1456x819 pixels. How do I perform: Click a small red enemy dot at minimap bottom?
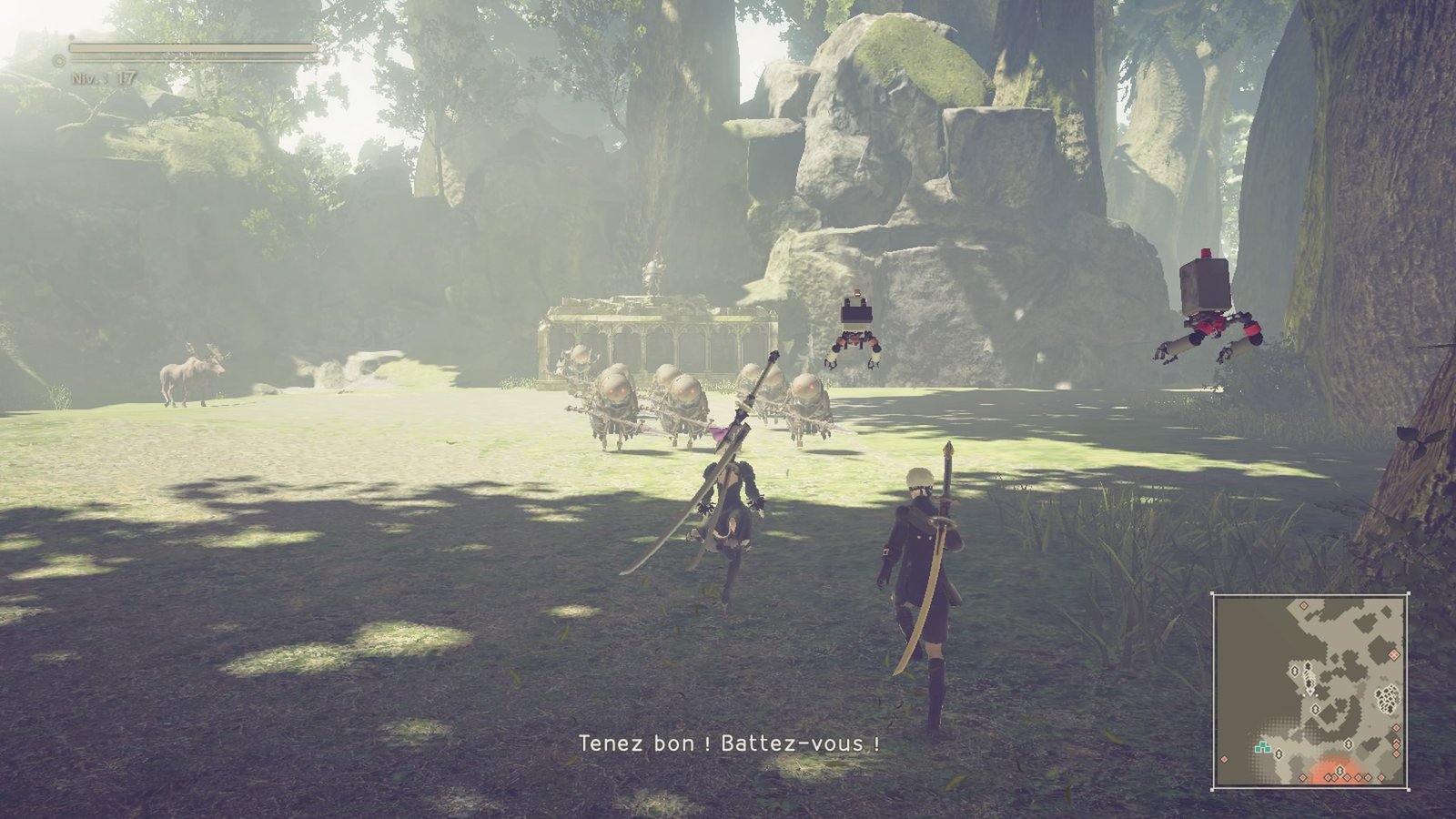[x=1348, y=776]
